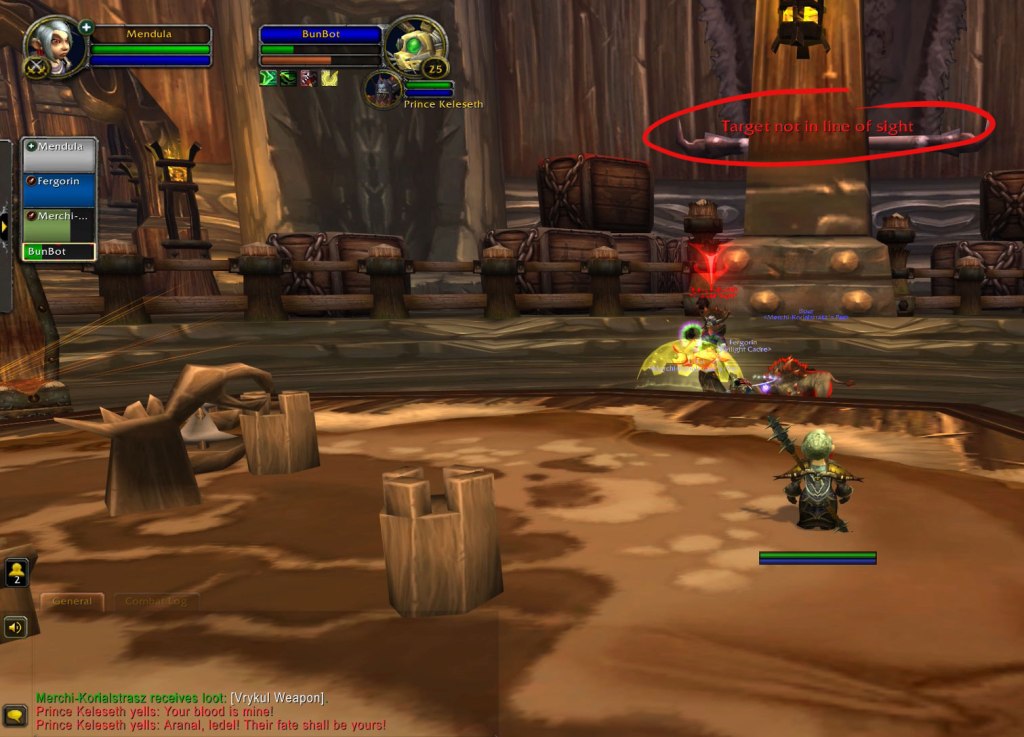Inspect the first green debuff on BunBot
This screenshot has height=737, width=1024.
tap(268, 78)
